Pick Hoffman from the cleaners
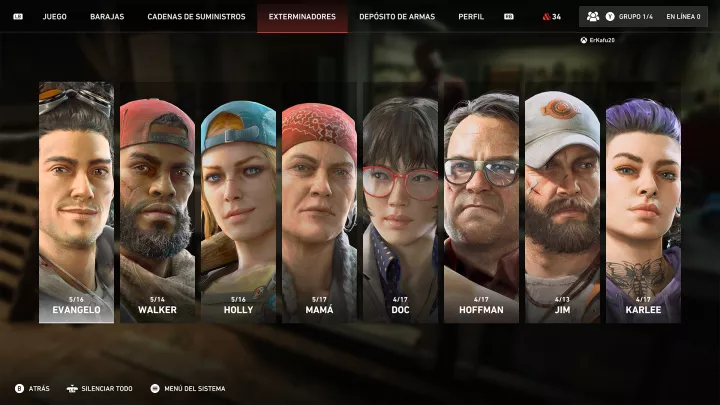Image resolution: width=720 pixels, height=405 pixels. pos(481,208)
